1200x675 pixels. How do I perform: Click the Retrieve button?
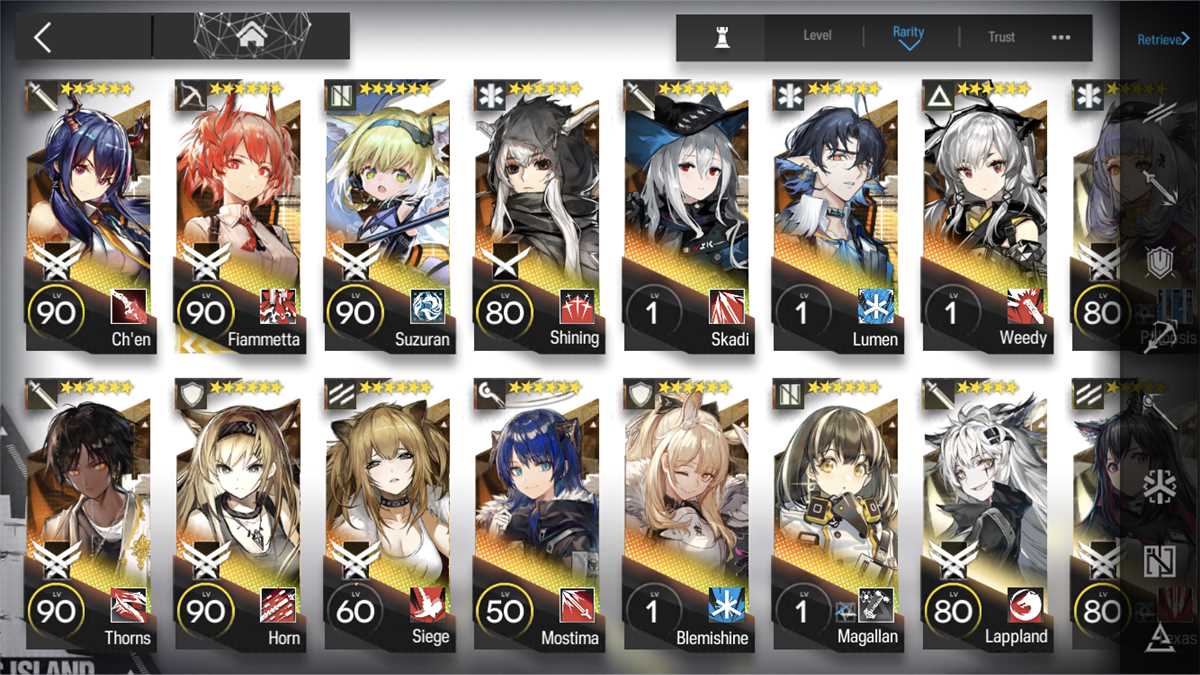point(1162,40)
